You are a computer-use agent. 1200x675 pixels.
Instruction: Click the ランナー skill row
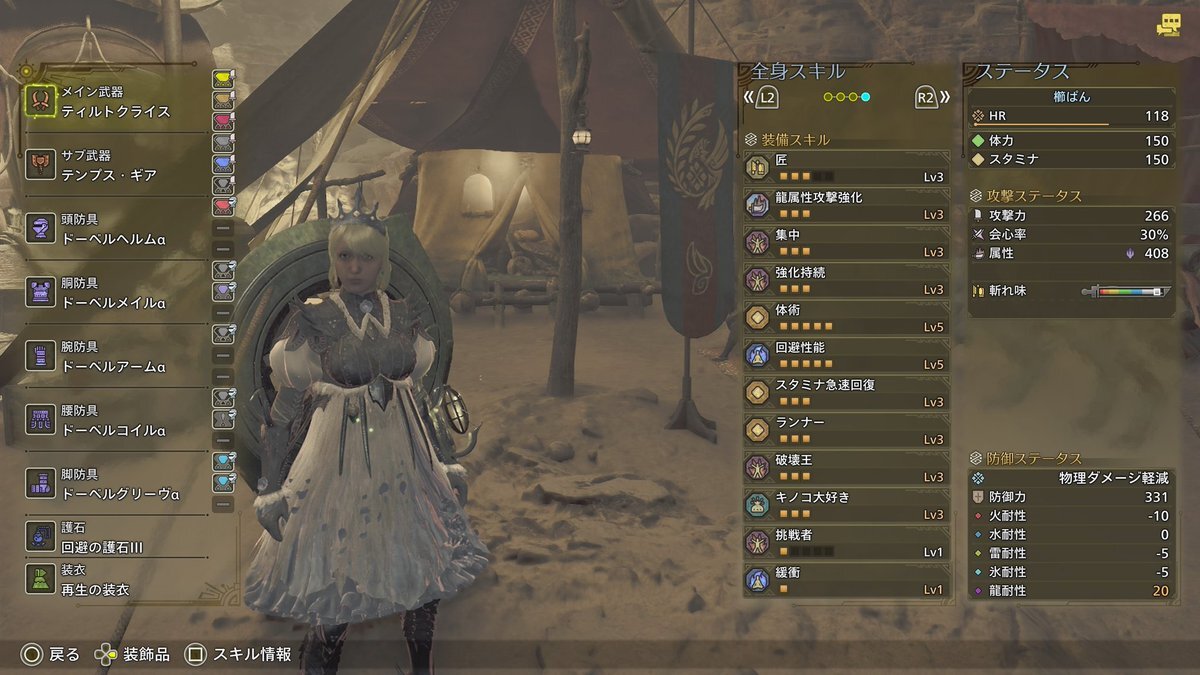coord(846,430)
